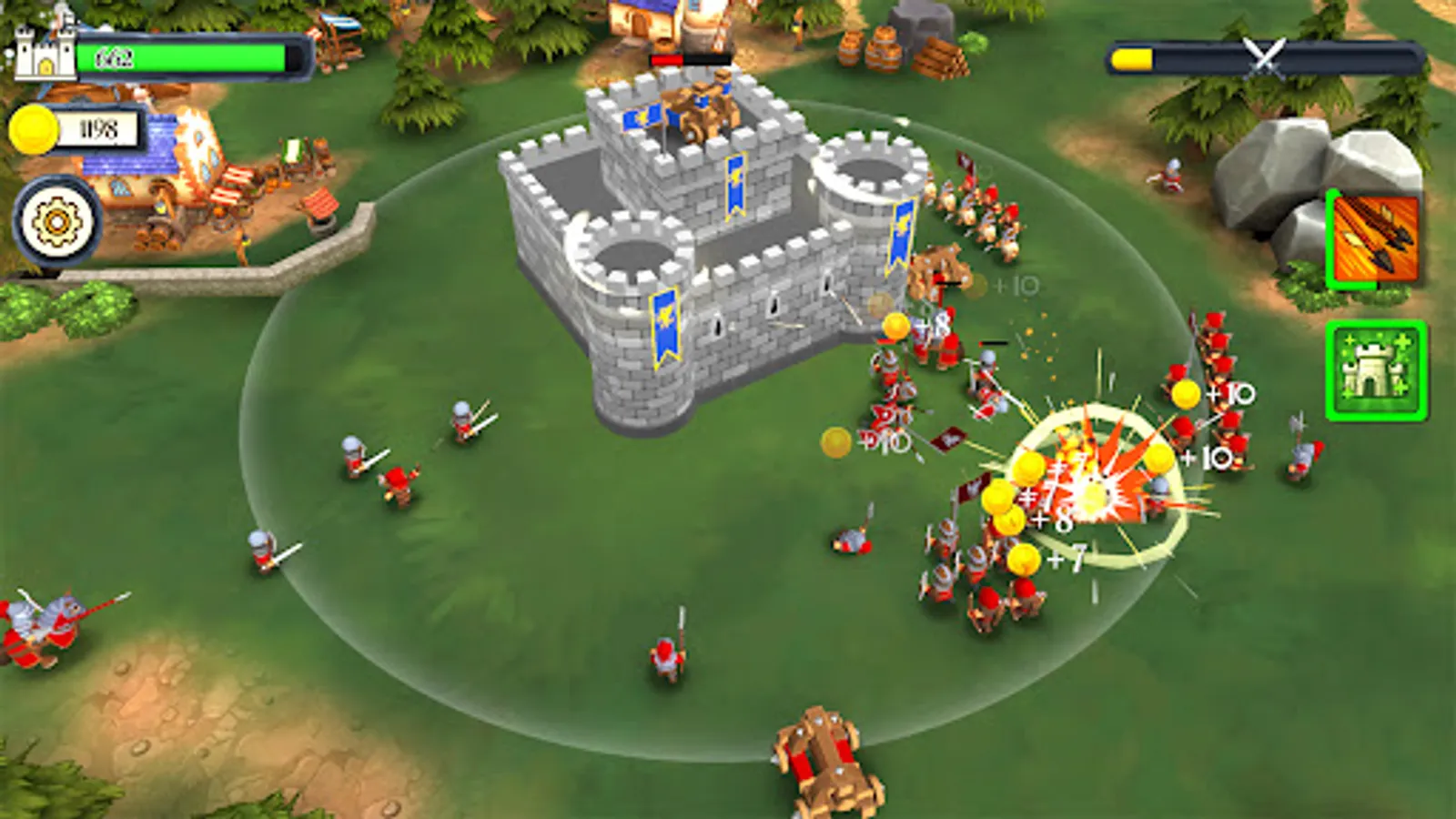Tap the yellow wave progress bar
Image resolution: width=1456 pixels, height=819 pixels.
coord(1131,61)
